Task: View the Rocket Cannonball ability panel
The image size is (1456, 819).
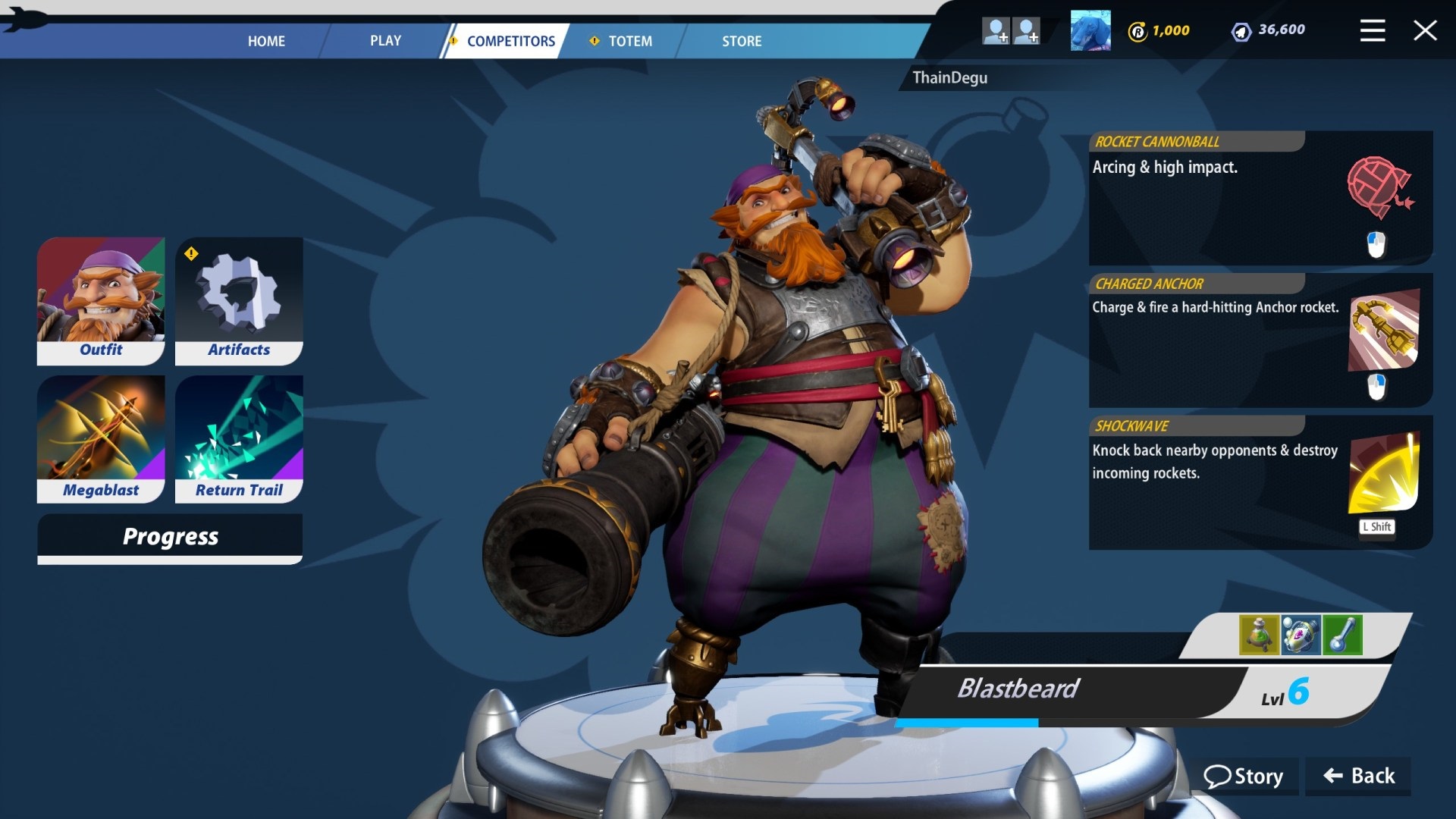Action: pos(1260,198)
